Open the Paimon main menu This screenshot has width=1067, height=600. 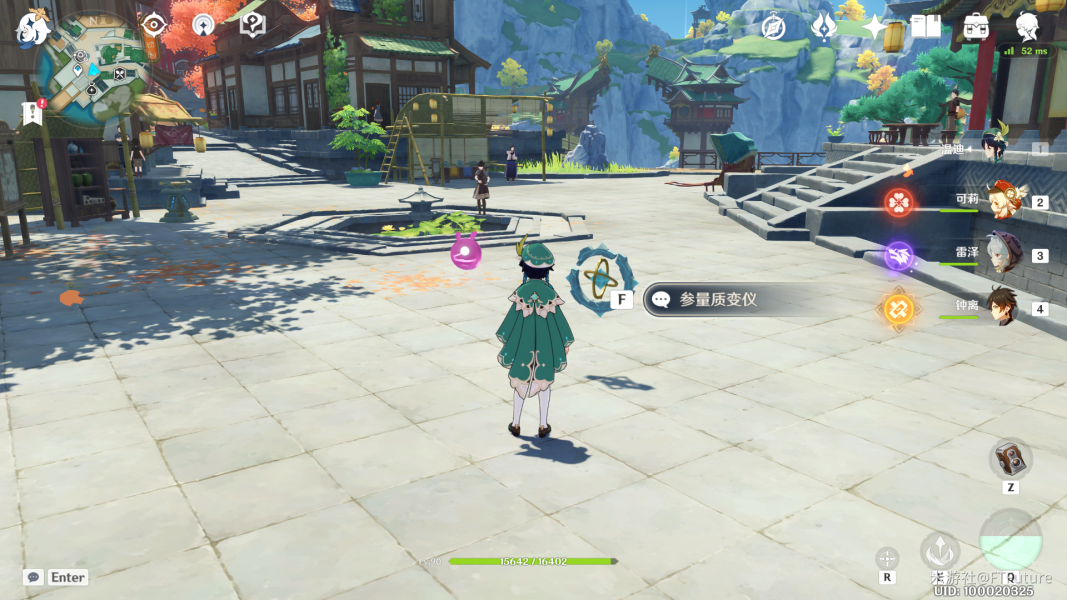tap(33, 27)
